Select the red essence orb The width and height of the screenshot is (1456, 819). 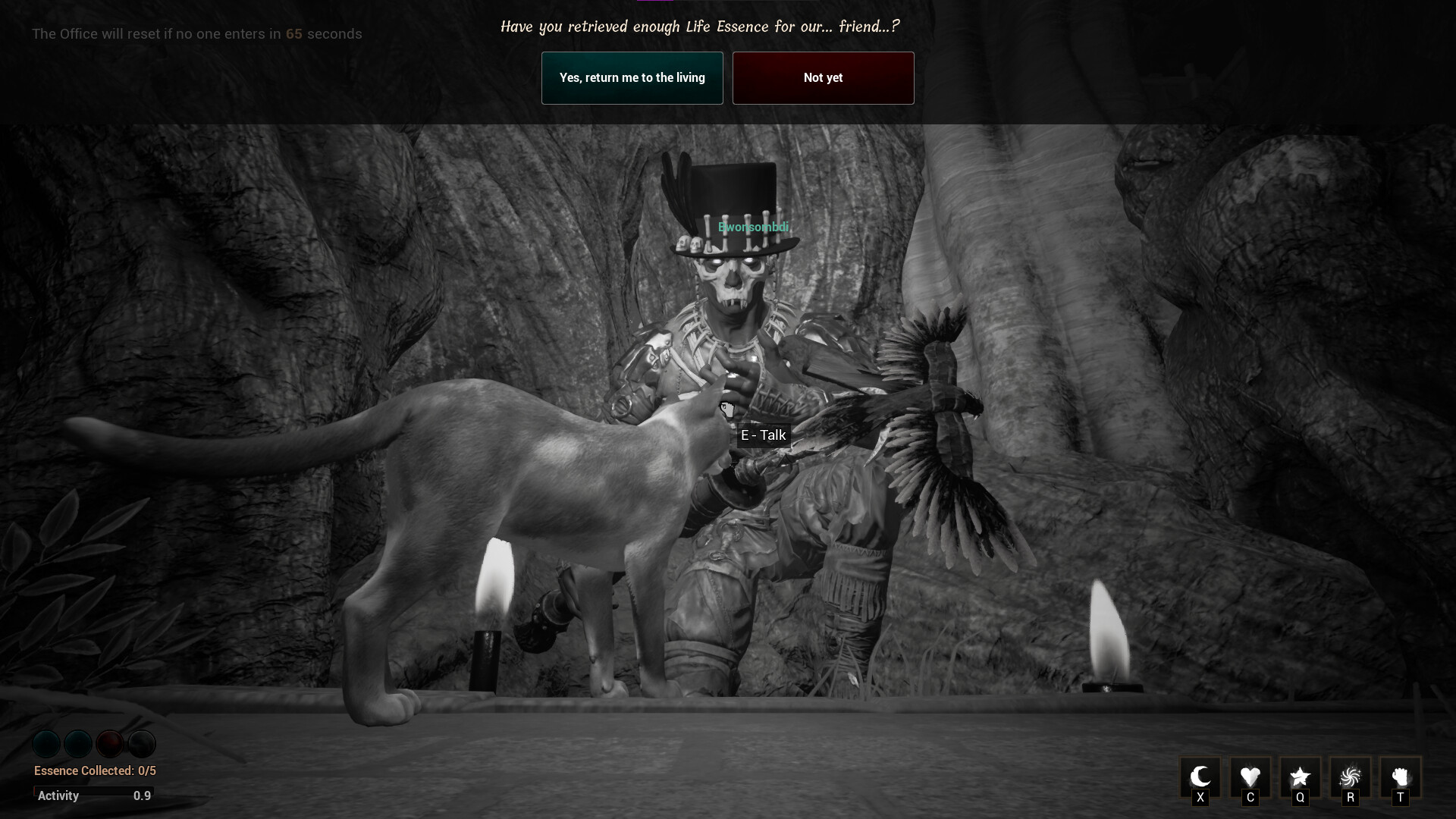110,744
